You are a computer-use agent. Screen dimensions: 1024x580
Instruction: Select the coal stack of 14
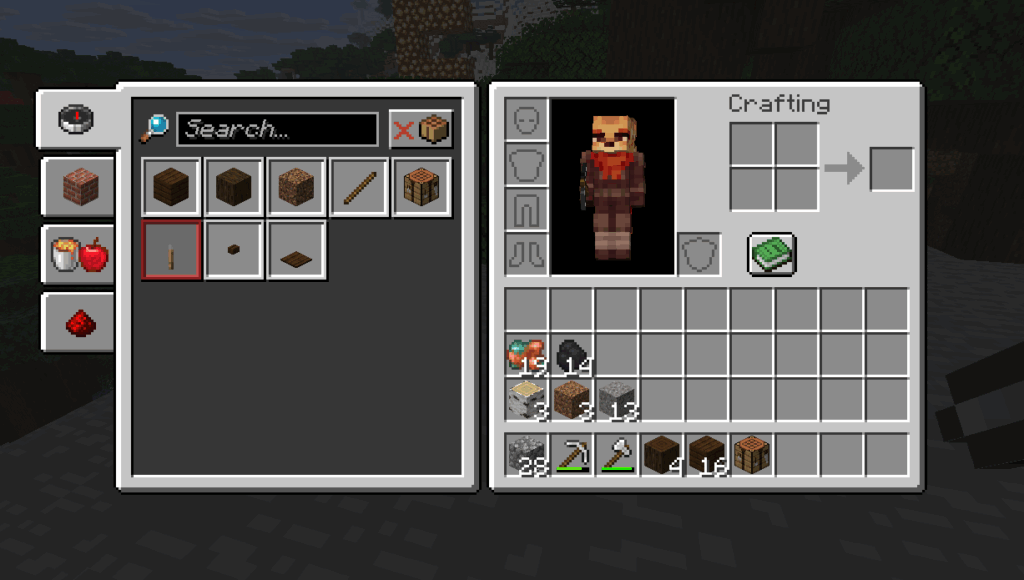(571, 355)
